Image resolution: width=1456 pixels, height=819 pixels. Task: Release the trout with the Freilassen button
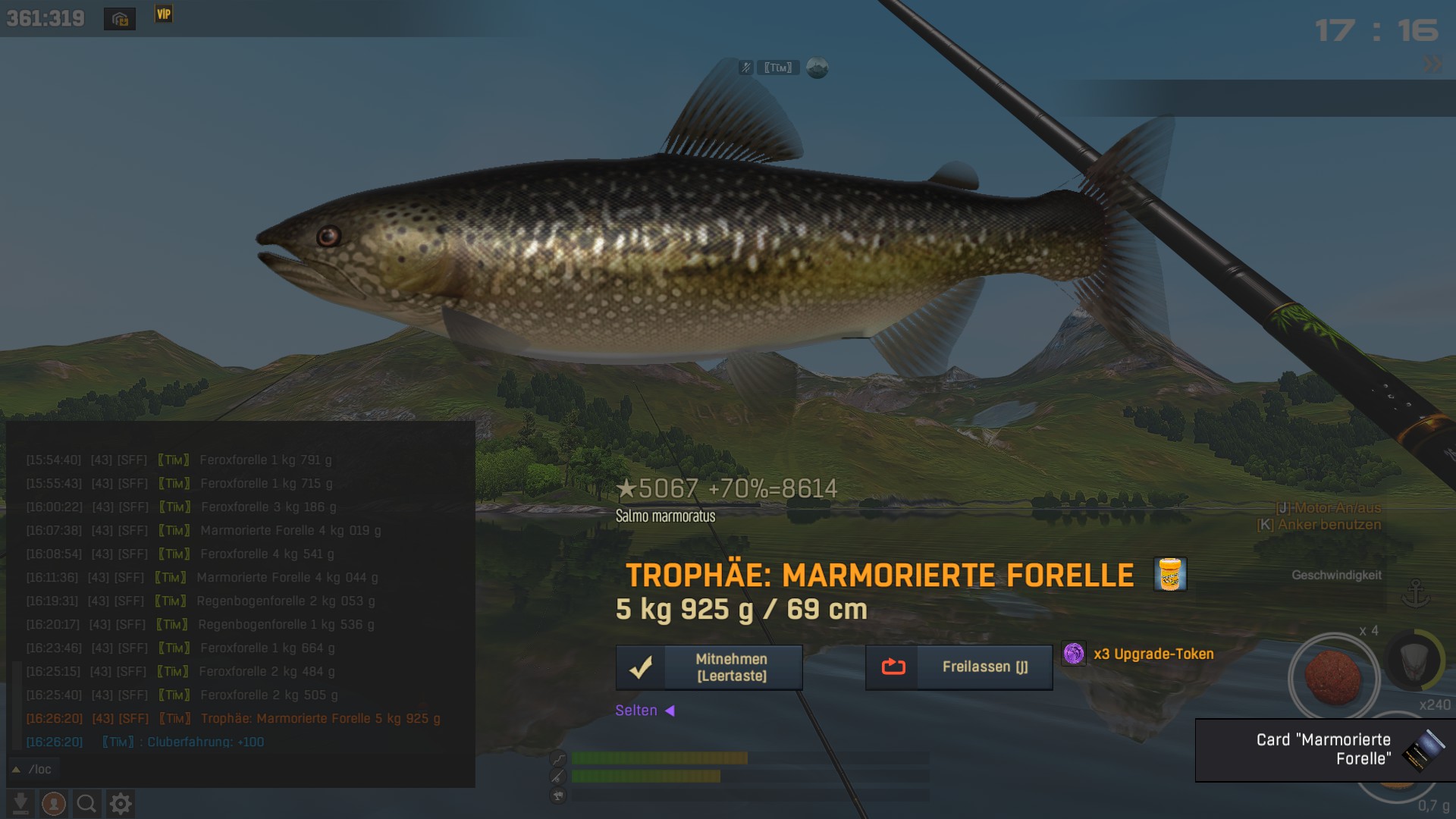point(959,667)
